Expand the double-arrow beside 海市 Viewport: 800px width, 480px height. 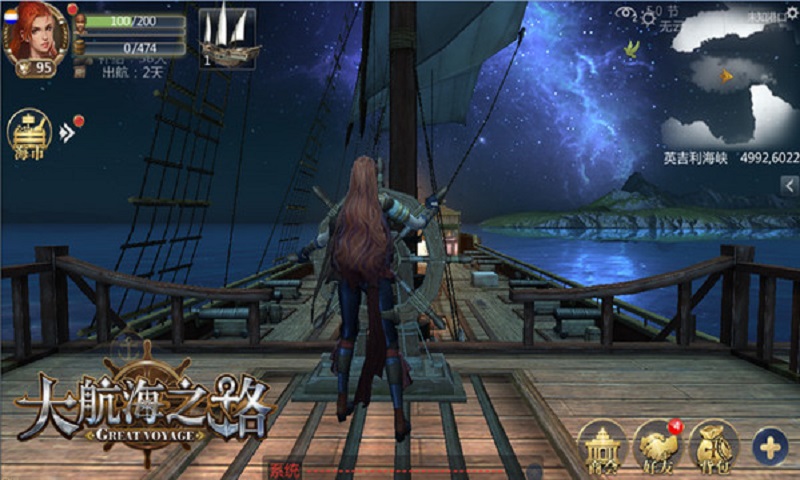click(67, 132)
